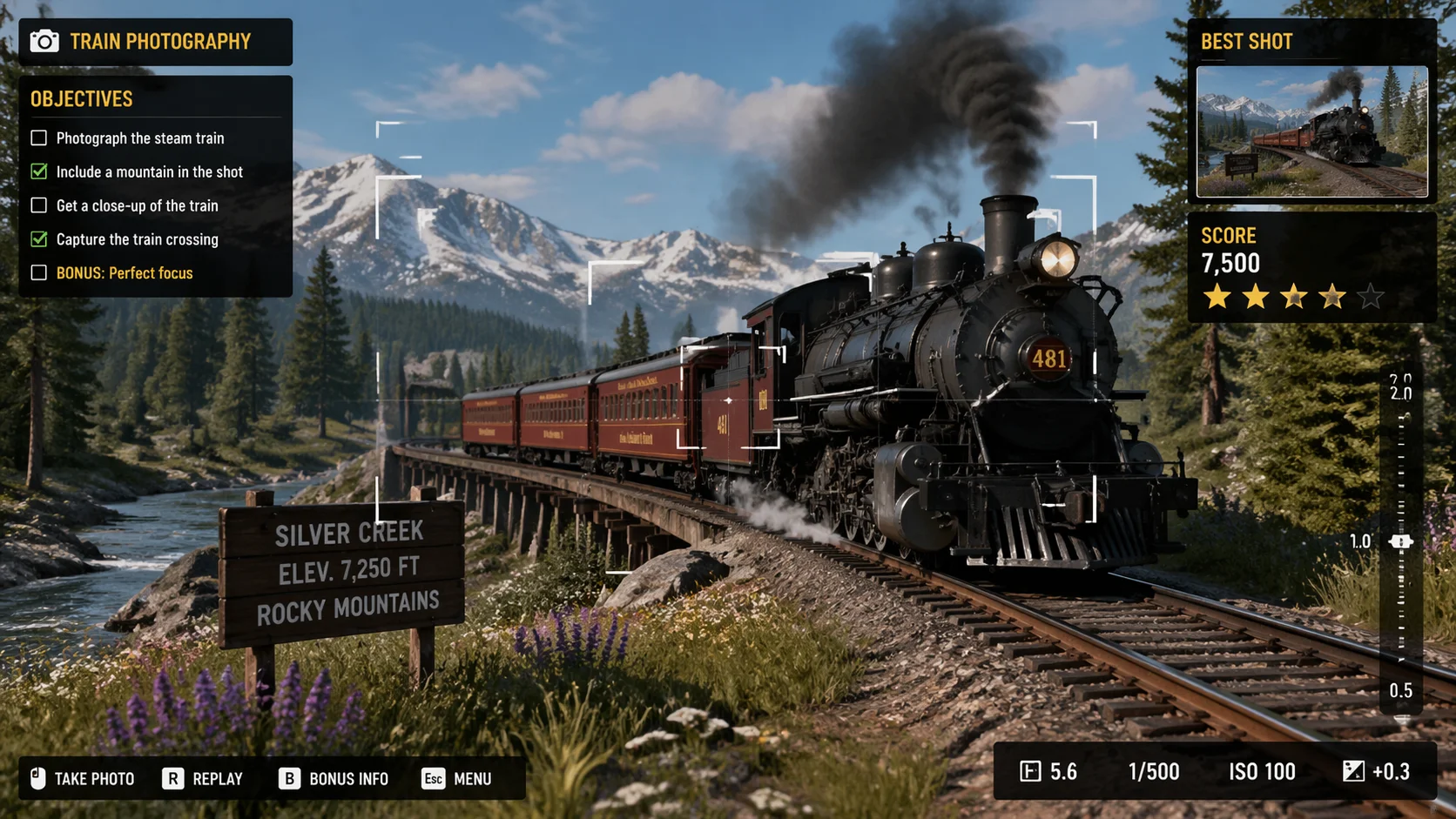Toggle the Capture the train crossing objective
This screenshot has width=1456, height=819.
tap(39, 238)
